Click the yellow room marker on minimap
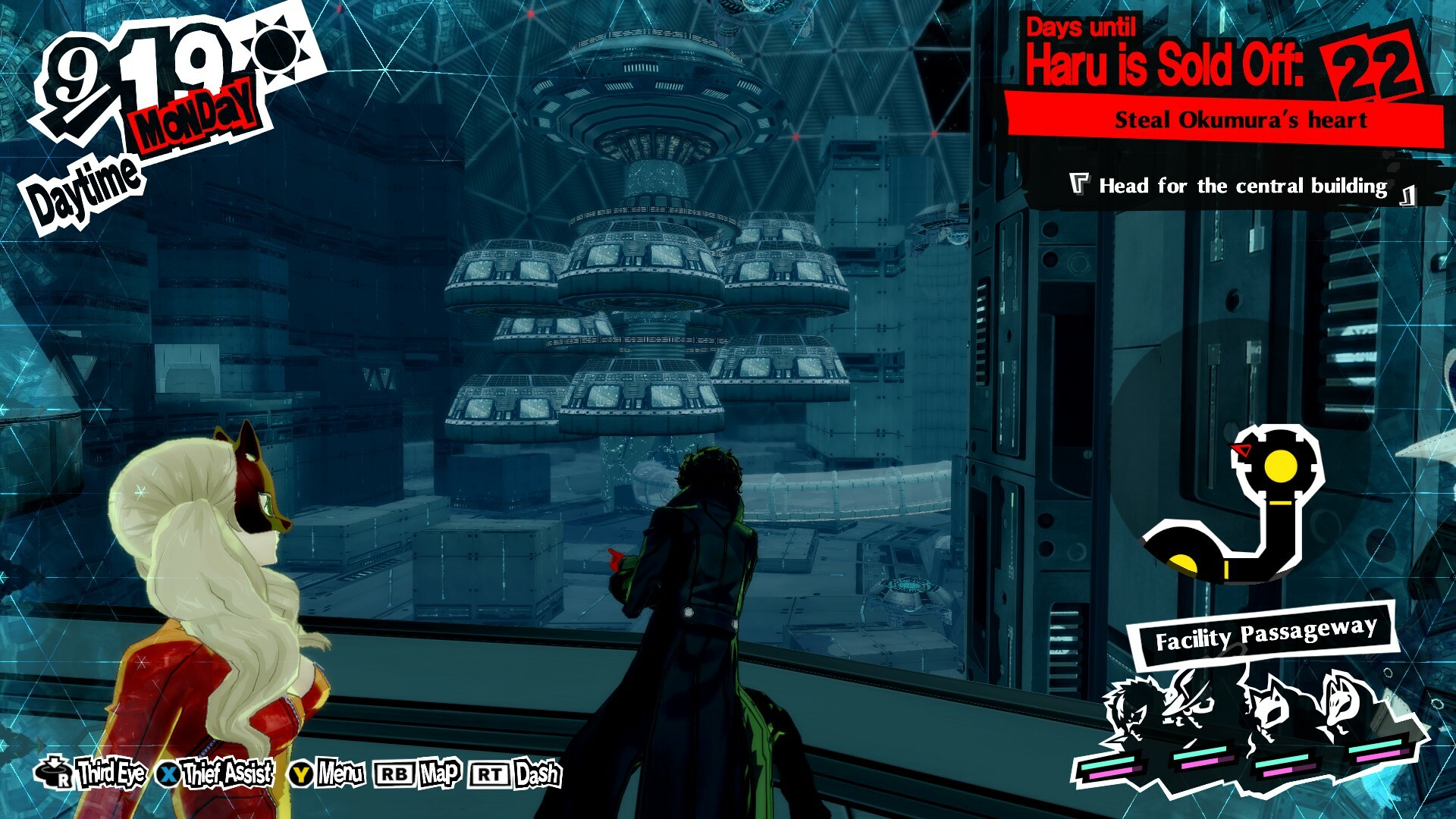 [x=1280, y=465]
